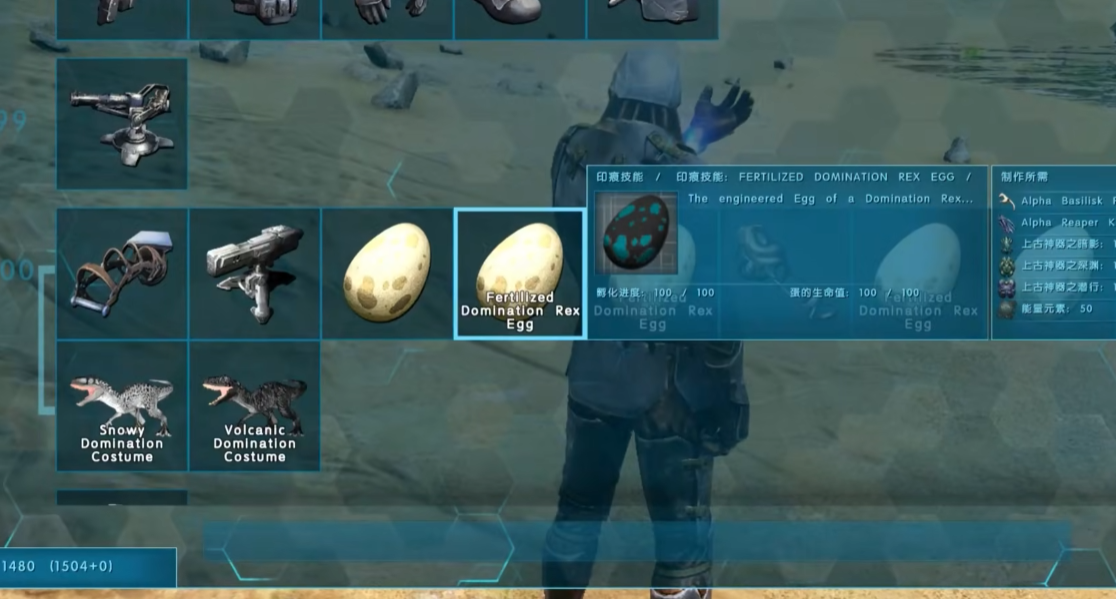Select the unlabeled spotted egg slot
The image size is (1116, 599).
[x=387, y=273]
